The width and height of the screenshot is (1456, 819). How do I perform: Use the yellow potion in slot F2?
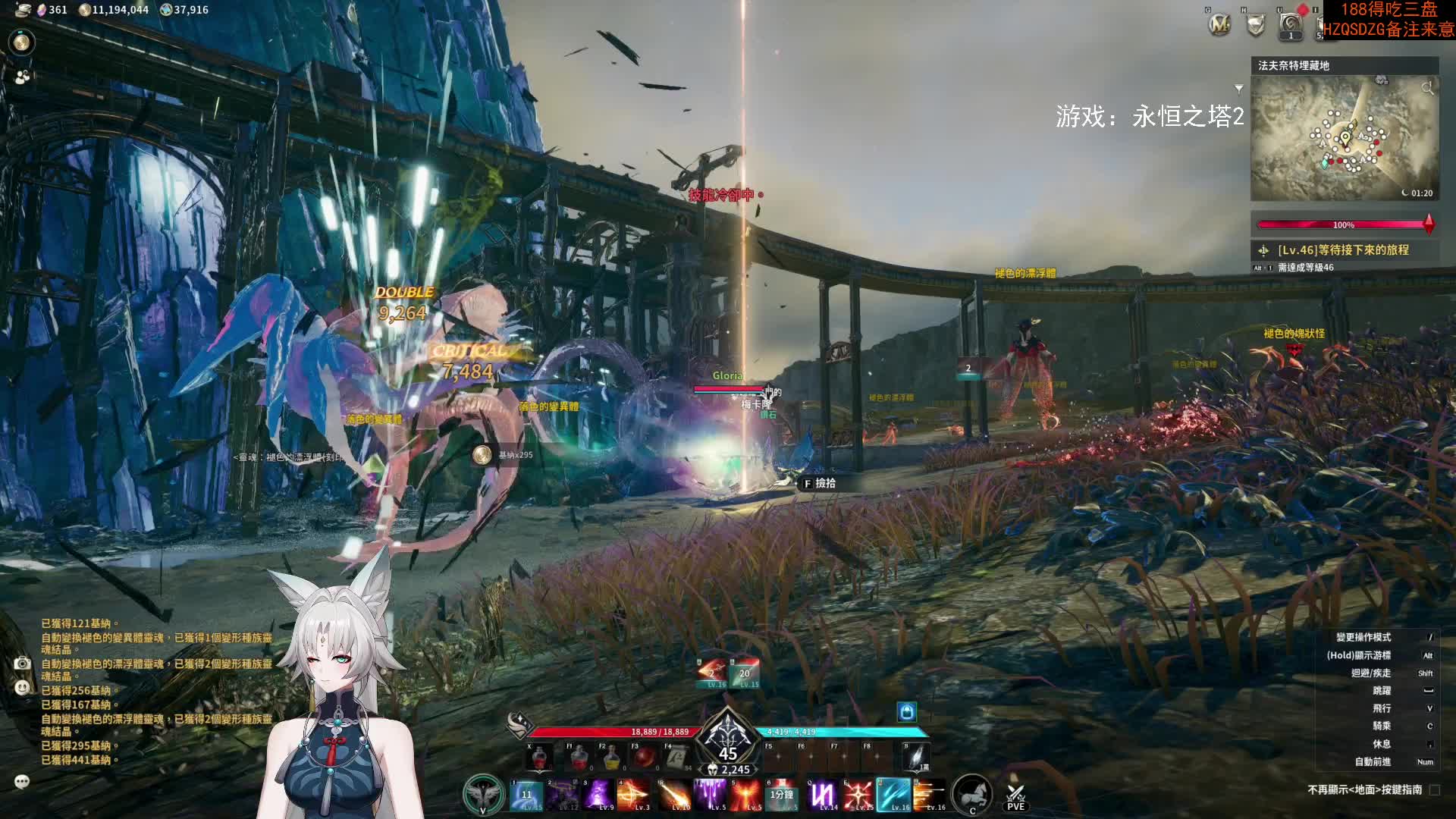tap(611, 758)
